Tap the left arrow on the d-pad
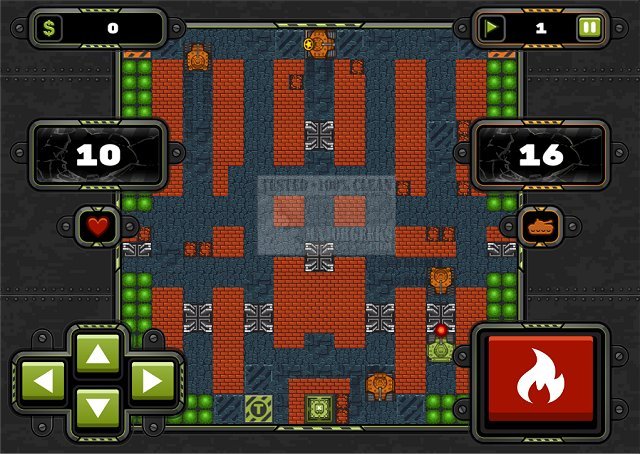Screen dimensions: 640x454 click(x=42, y=380)
